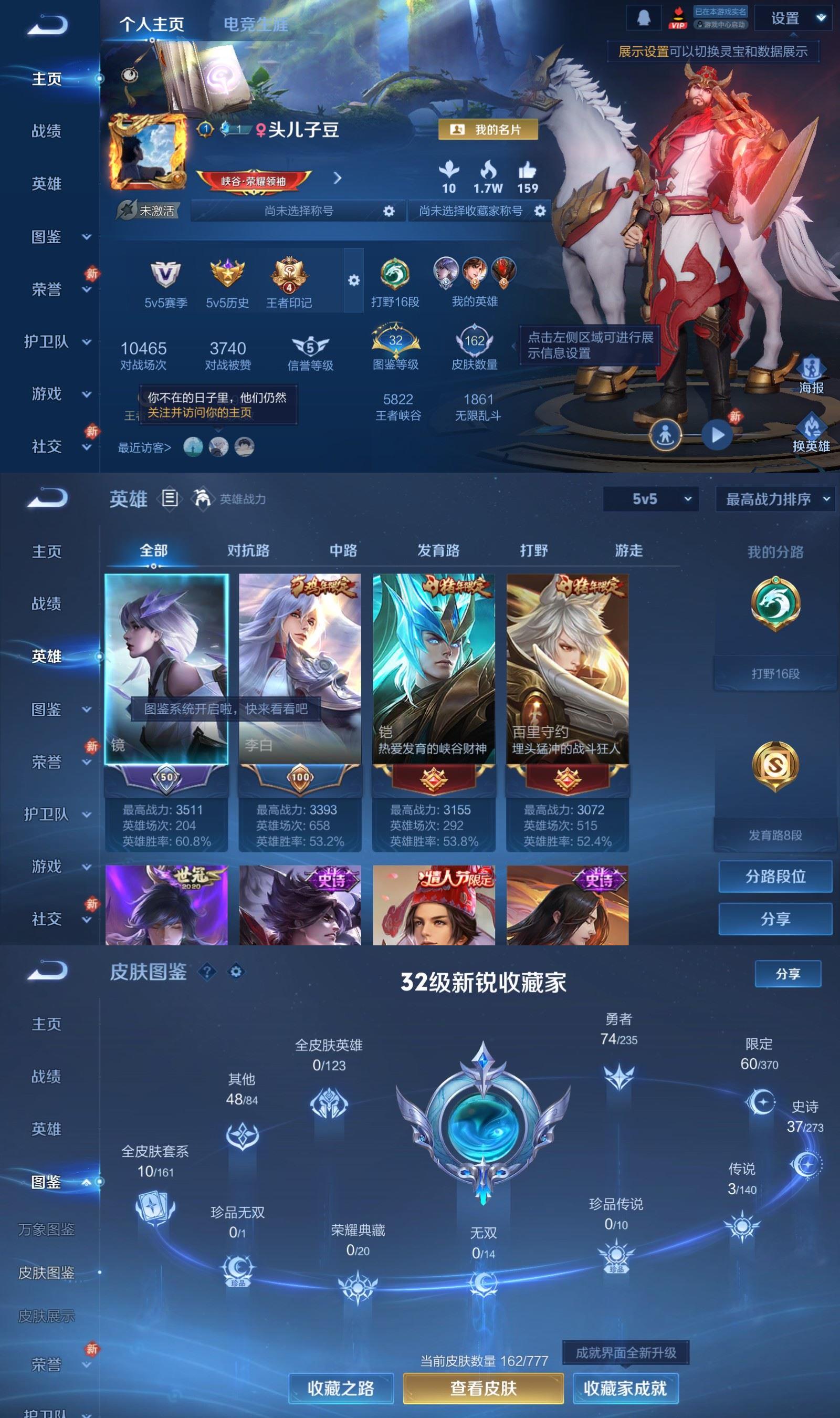Open the notification bell icon

coord(644,18)
